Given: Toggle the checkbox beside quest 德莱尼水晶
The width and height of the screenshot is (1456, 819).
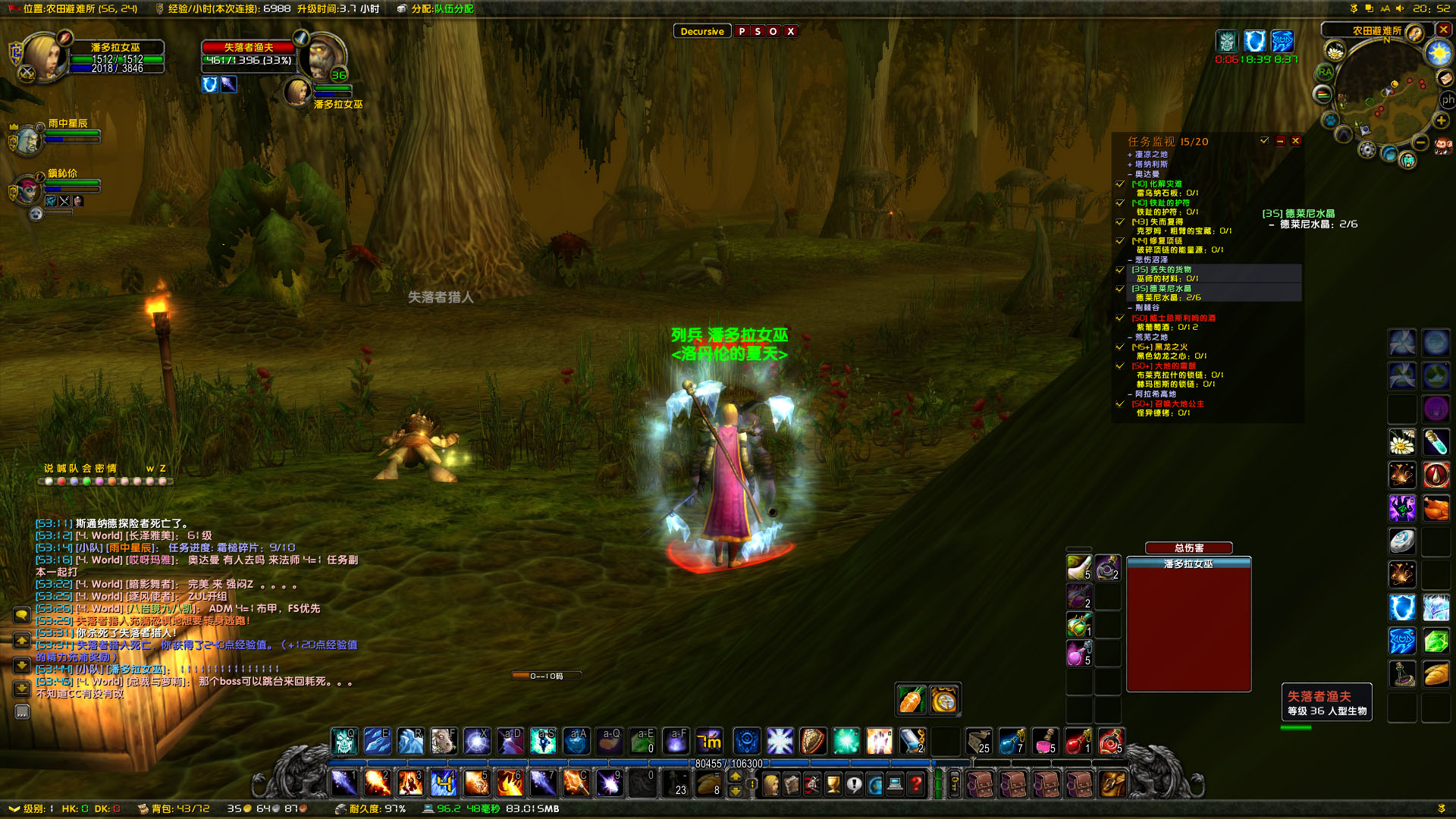Looking at the screenshot, I should 1119,289.
